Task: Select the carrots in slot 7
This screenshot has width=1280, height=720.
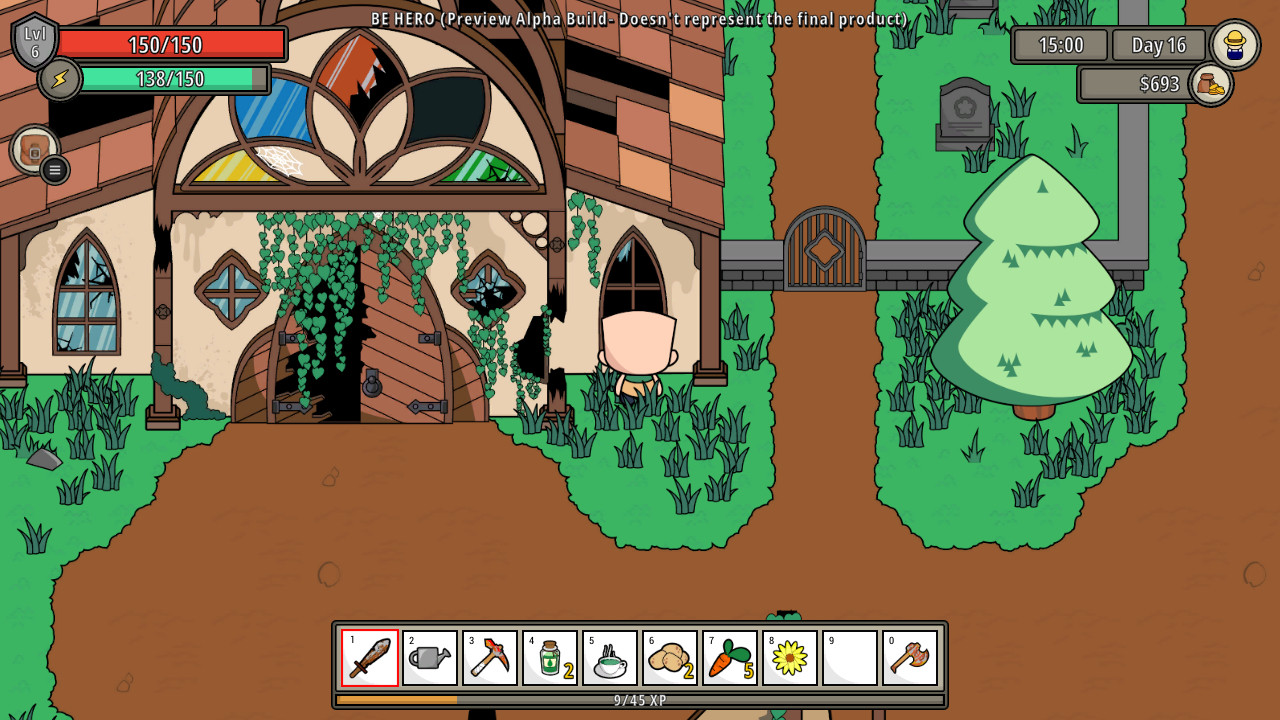Action: (x=729, y=657)
